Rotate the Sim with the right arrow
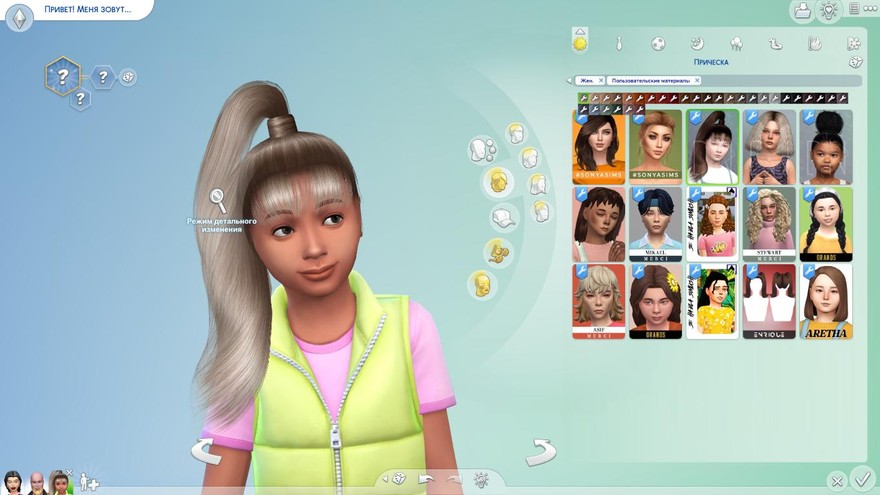The width and height of the screenshot is (880, 495). pos(541,451)
